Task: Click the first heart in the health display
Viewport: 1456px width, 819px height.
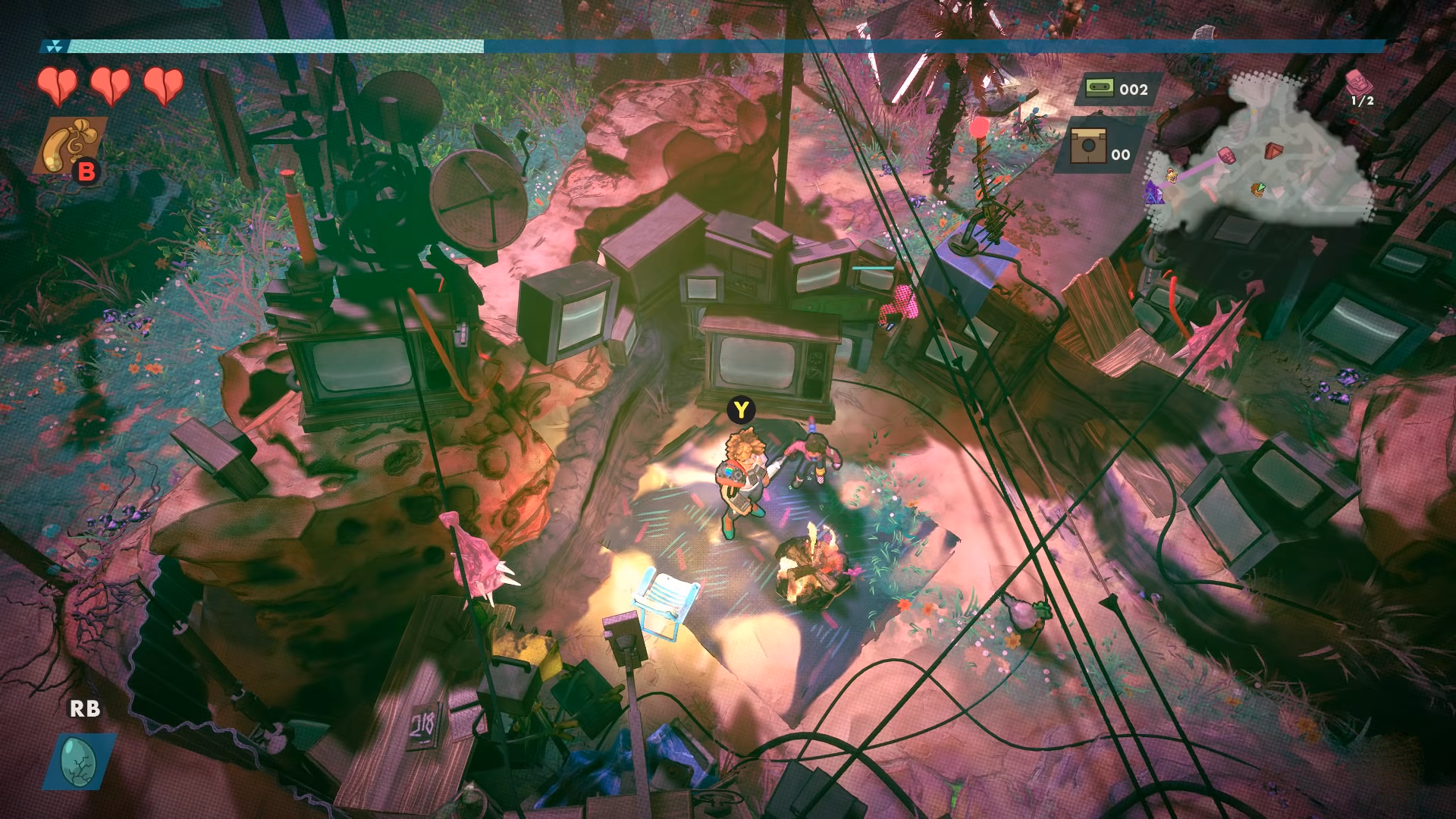Action: (x=57, y=85)
